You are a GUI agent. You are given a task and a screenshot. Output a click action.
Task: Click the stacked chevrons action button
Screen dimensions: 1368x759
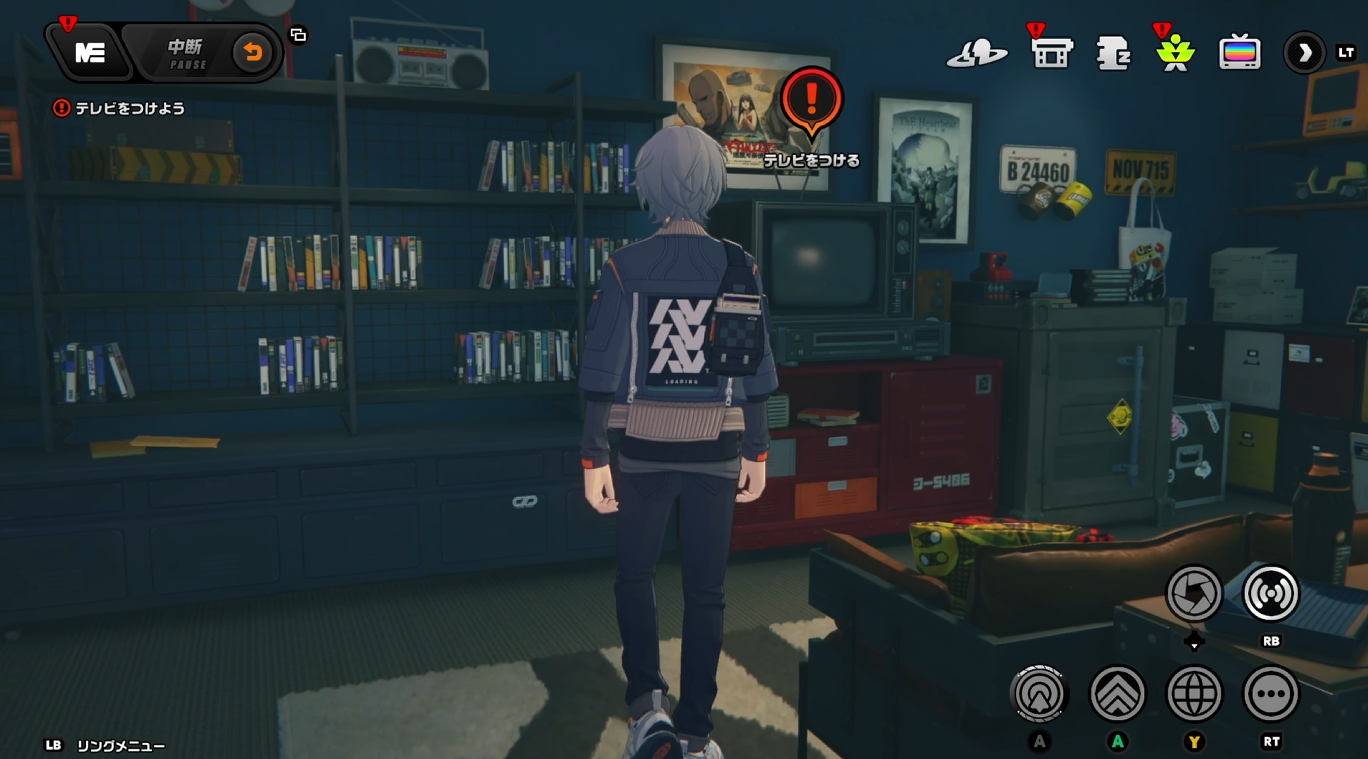(1117, 693)
